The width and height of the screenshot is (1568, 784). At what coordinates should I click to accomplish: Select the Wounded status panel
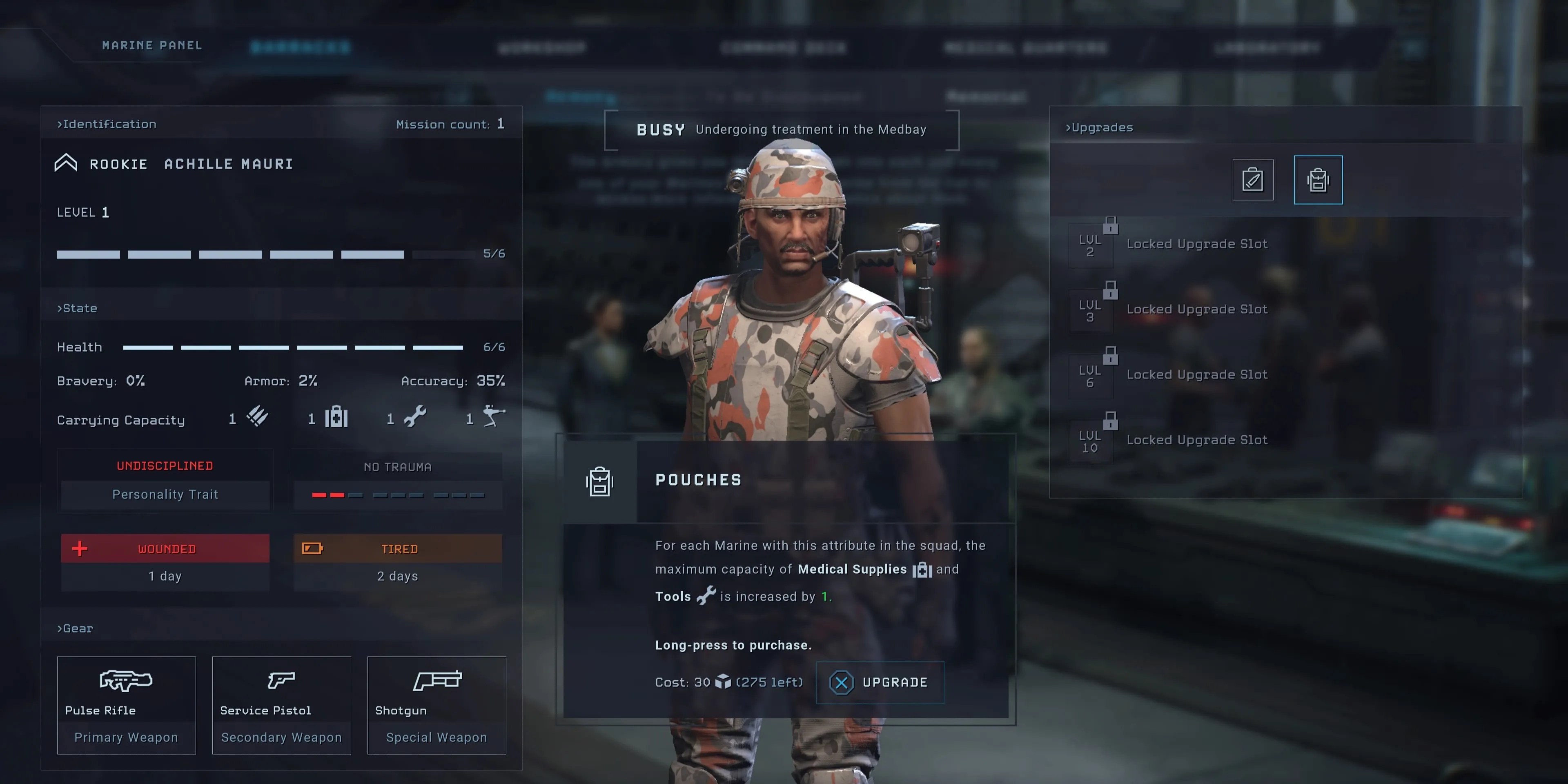coord(165,562)
